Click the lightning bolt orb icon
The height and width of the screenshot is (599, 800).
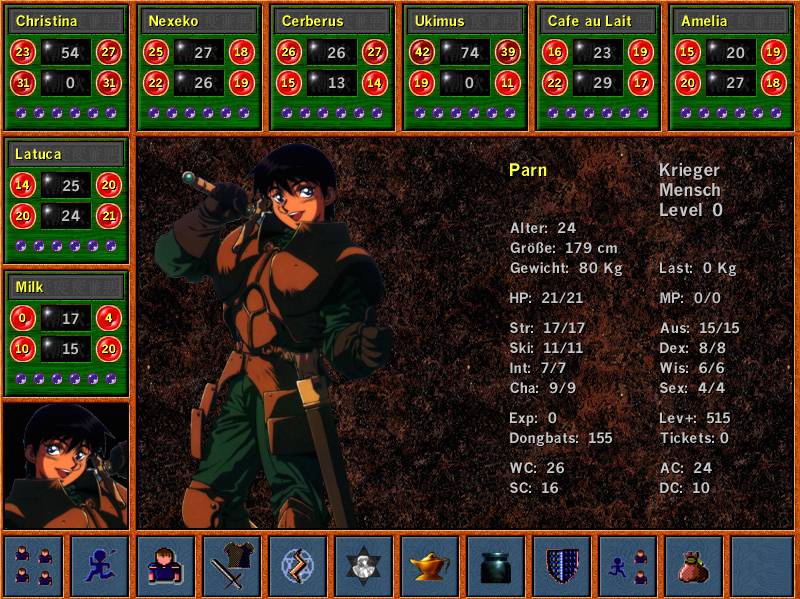point(297,566)
